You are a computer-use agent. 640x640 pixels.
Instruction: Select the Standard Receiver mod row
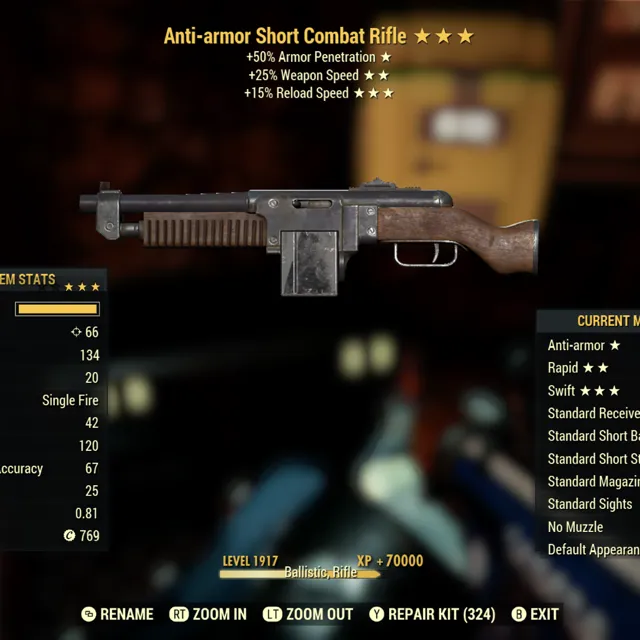pyautogui.click(x=593, y=413)
